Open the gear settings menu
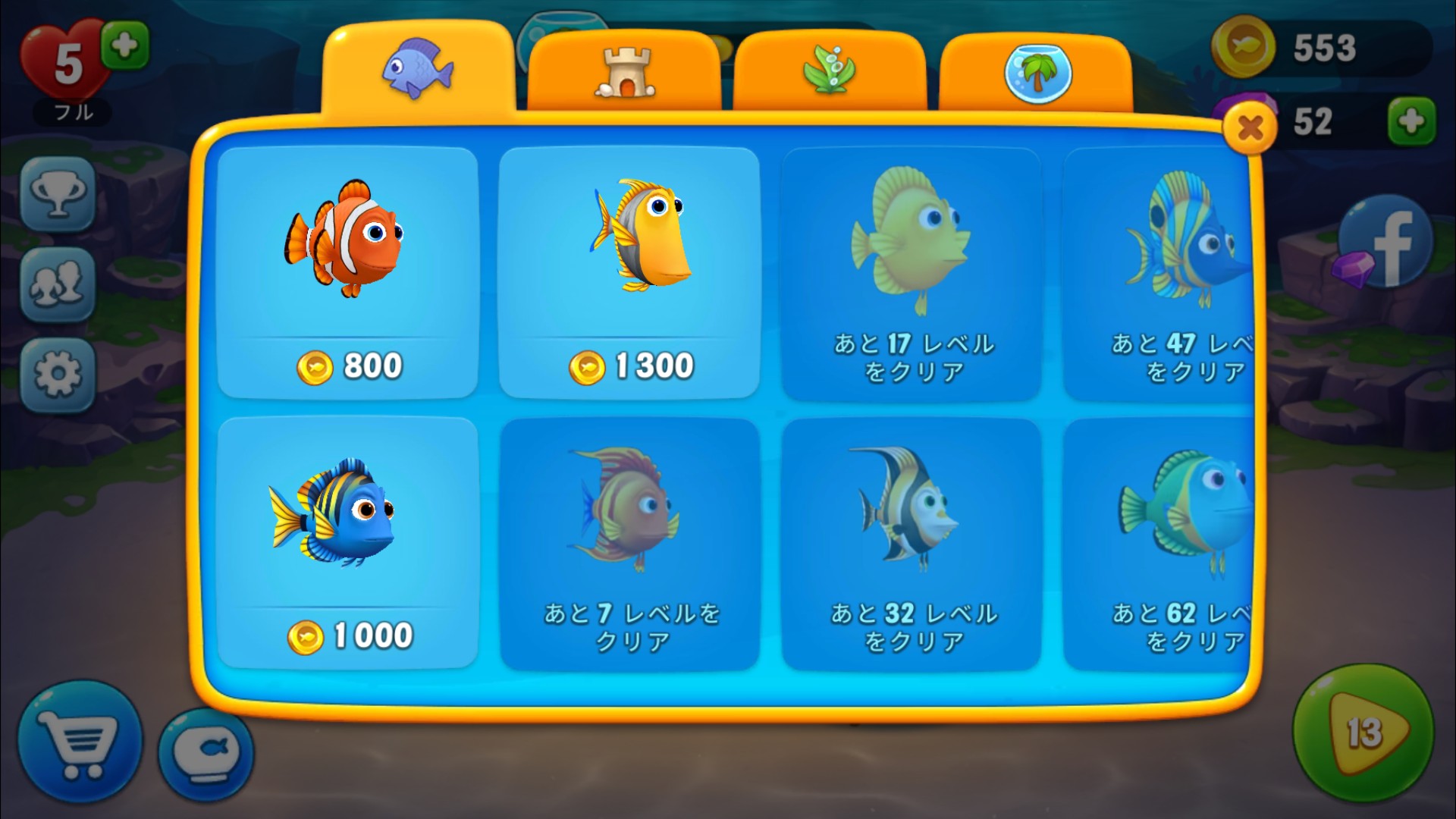Screen dimensions: 1456x819 click(58, 375)
